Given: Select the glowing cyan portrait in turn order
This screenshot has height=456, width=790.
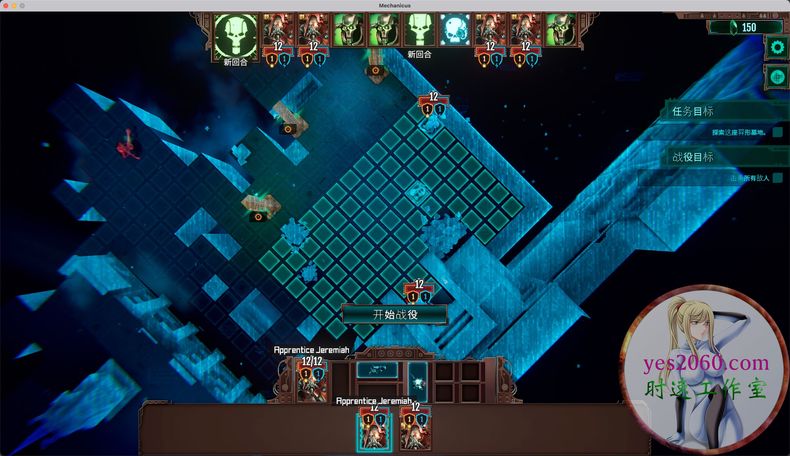Looking at the screenshot, I should [455, 31].
